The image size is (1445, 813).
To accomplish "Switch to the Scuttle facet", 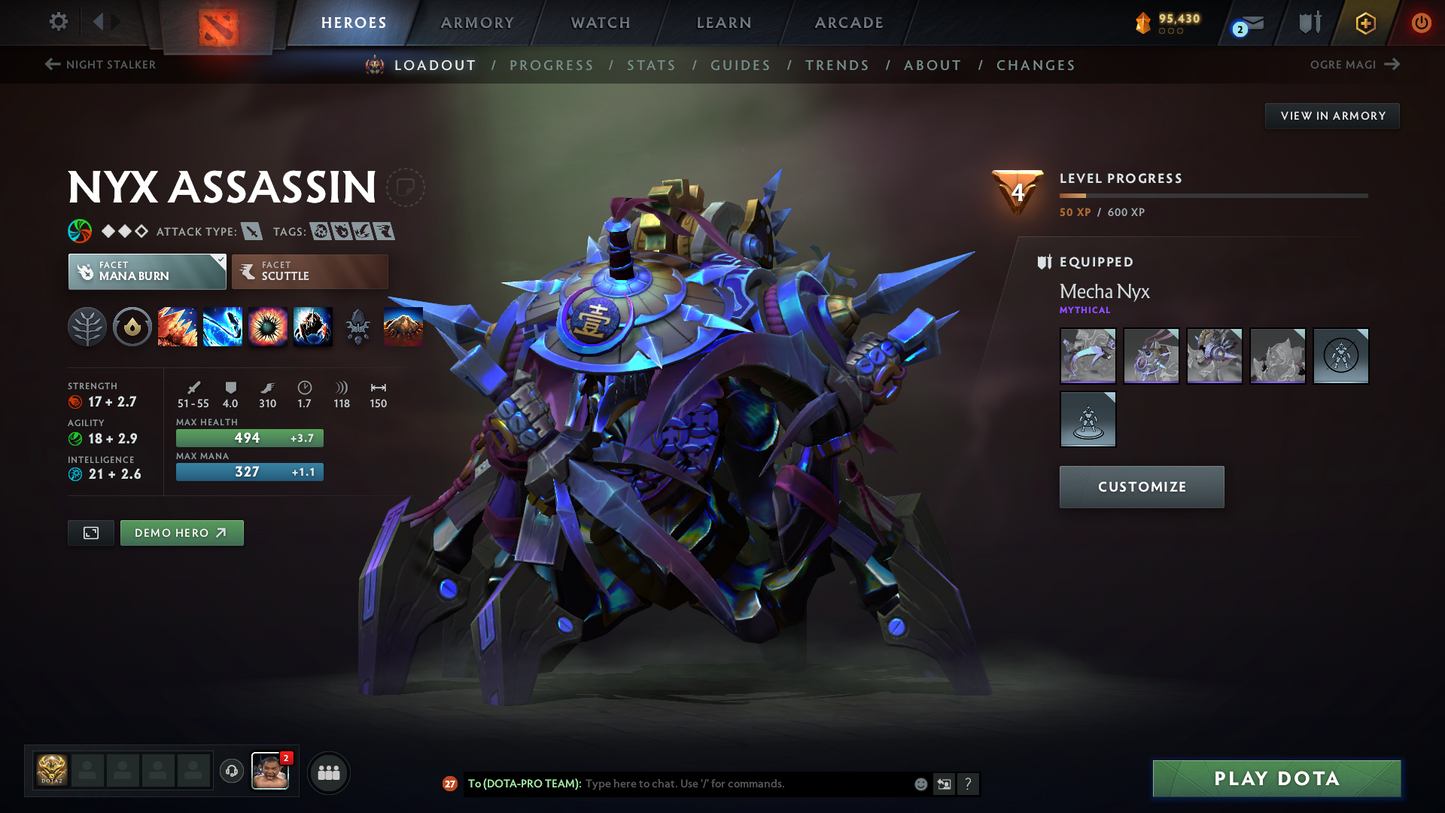I will pyautogui.click(x=309, y=271).
